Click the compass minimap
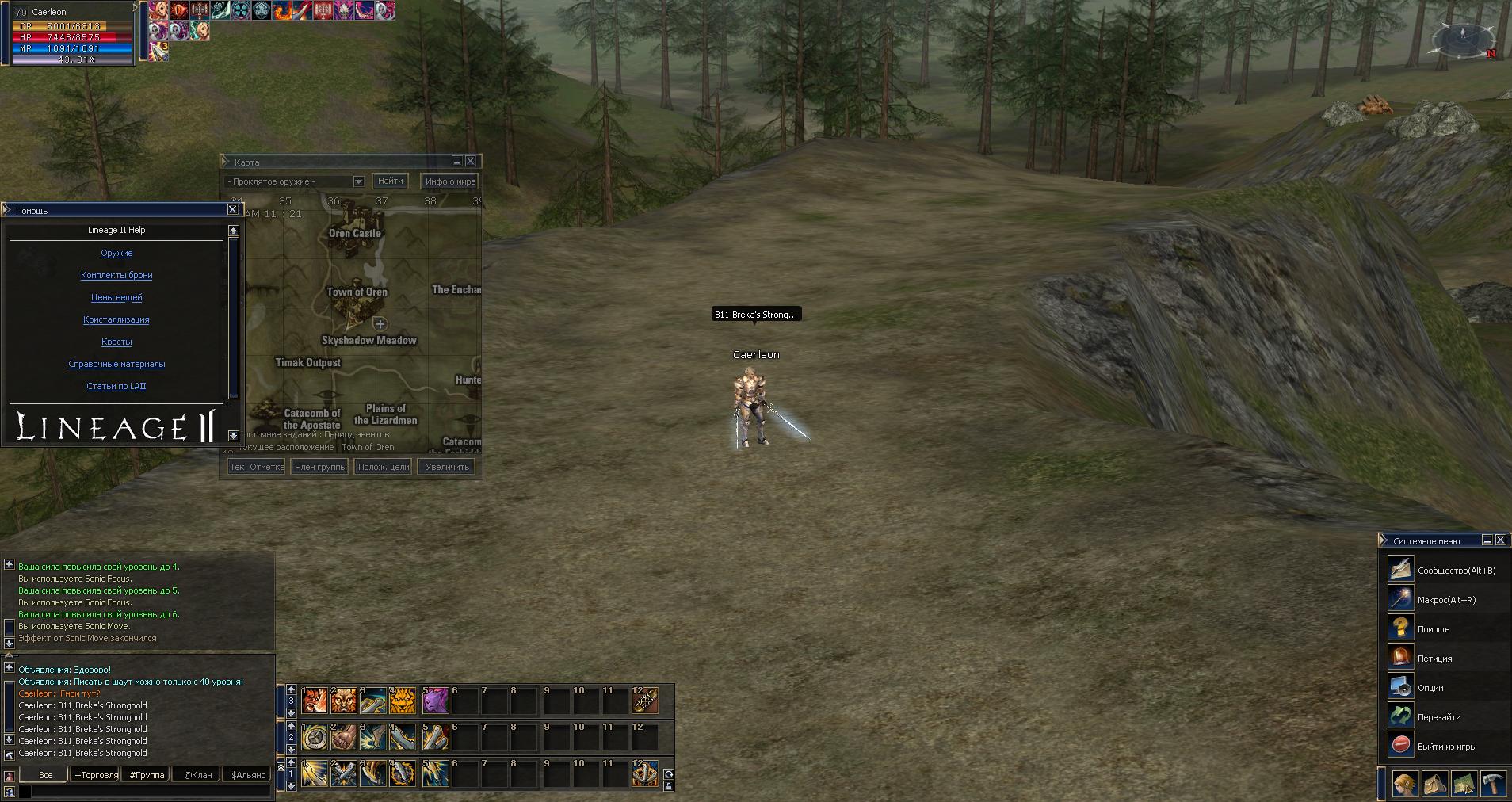The height and width of the screenshot is (802, 1512). 1464,40
